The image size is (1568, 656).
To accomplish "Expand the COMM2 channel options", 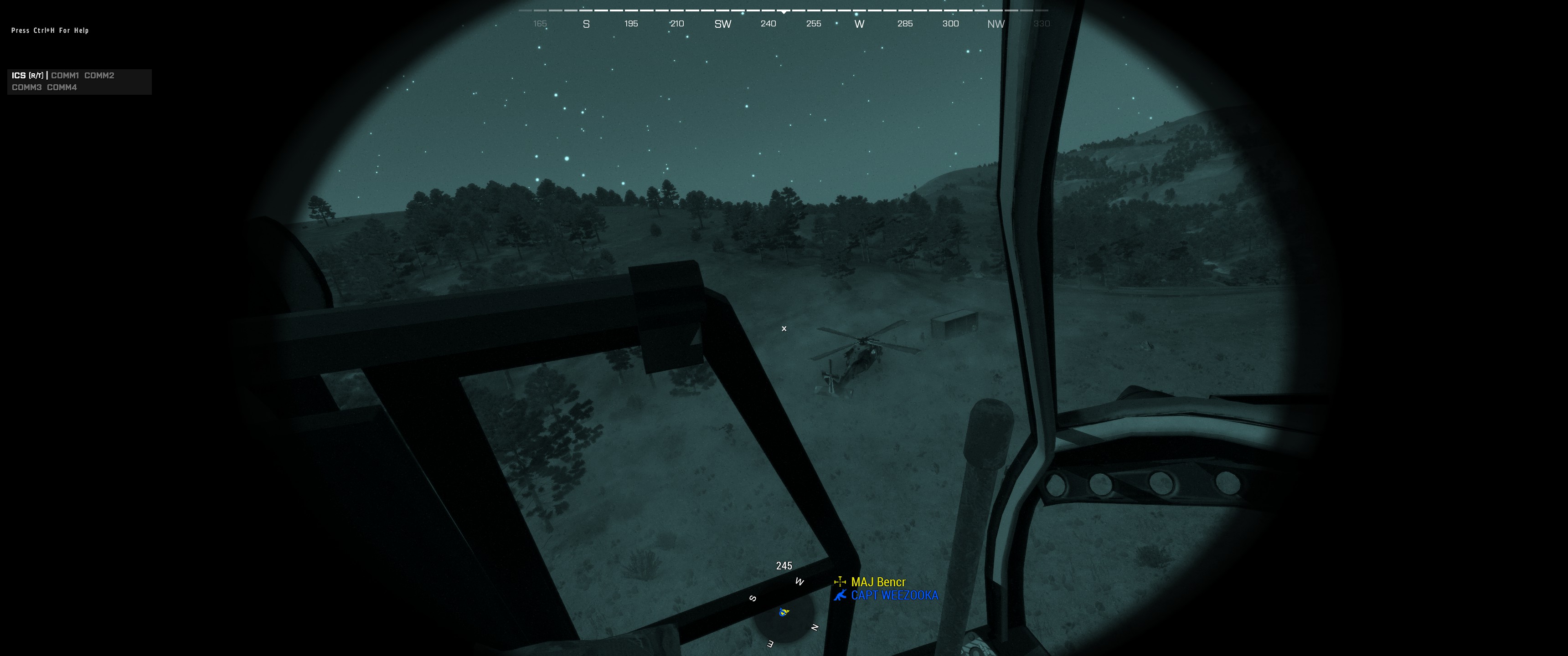I will [x=100, y=76].
